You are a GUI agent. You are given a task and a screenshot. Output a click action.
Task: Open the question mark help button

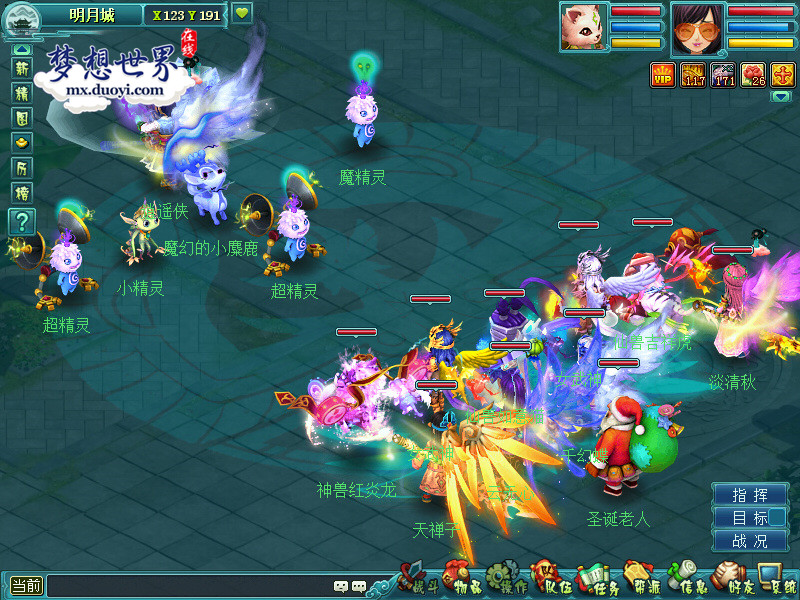click(21, 221)
